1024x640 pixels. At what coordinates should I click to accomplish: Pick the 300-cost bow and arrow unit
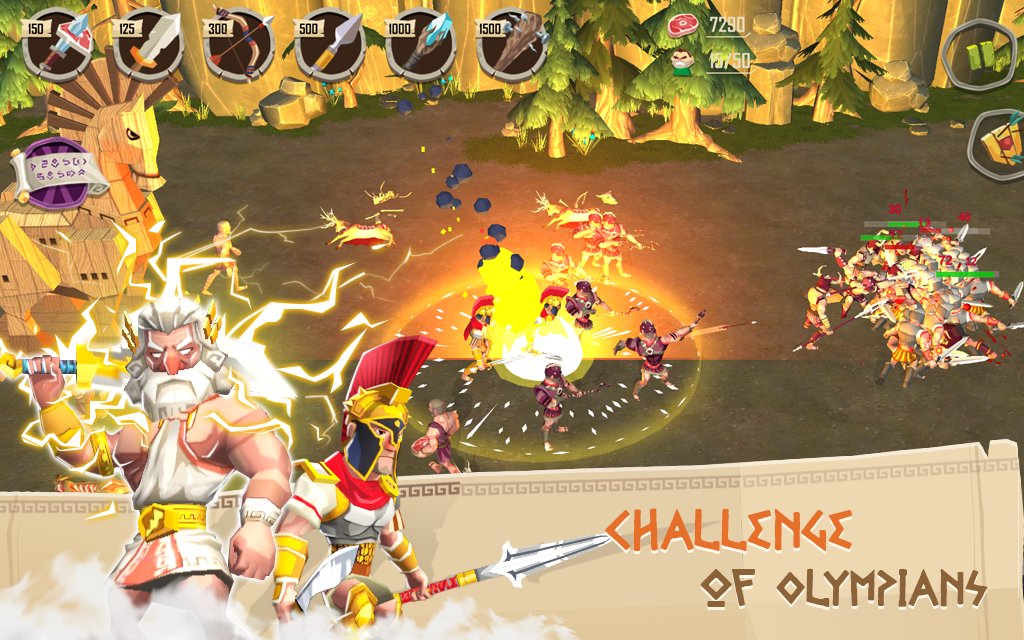(x=240, y=45)
